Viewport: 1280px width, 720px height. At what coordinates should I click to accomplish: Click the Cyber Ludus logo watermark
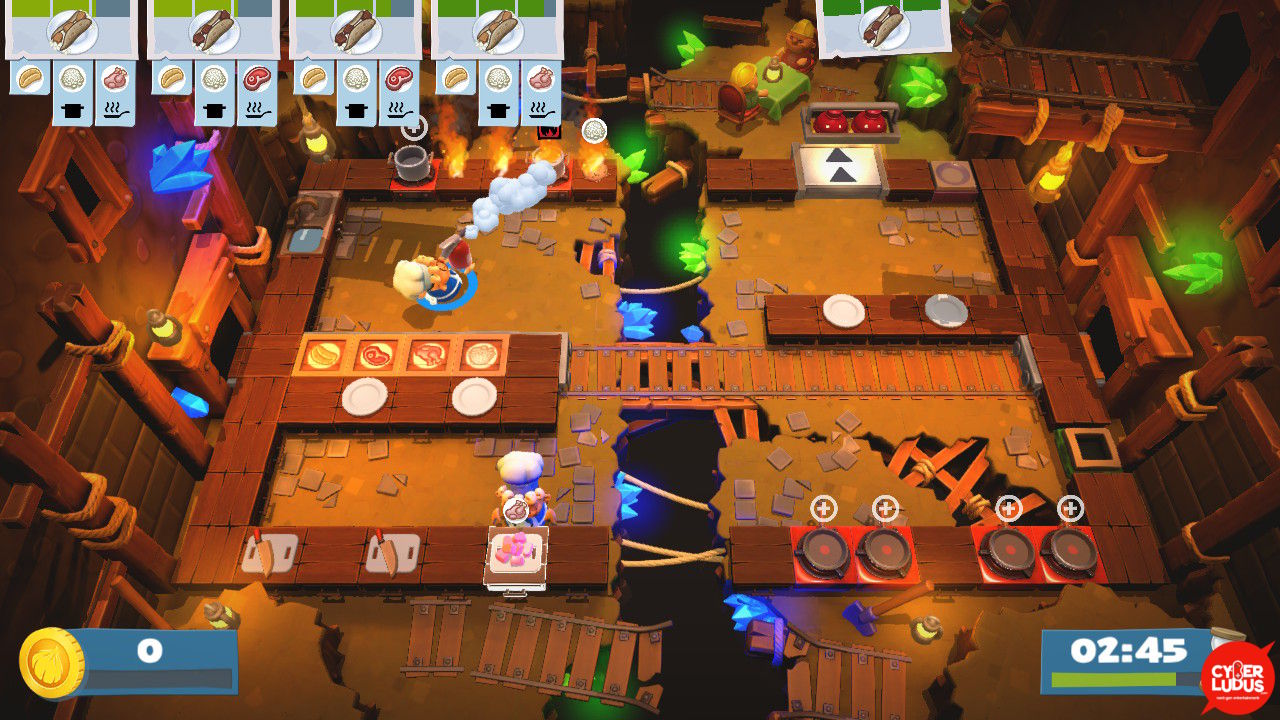pyautogui.click(x=1237, y=677)
